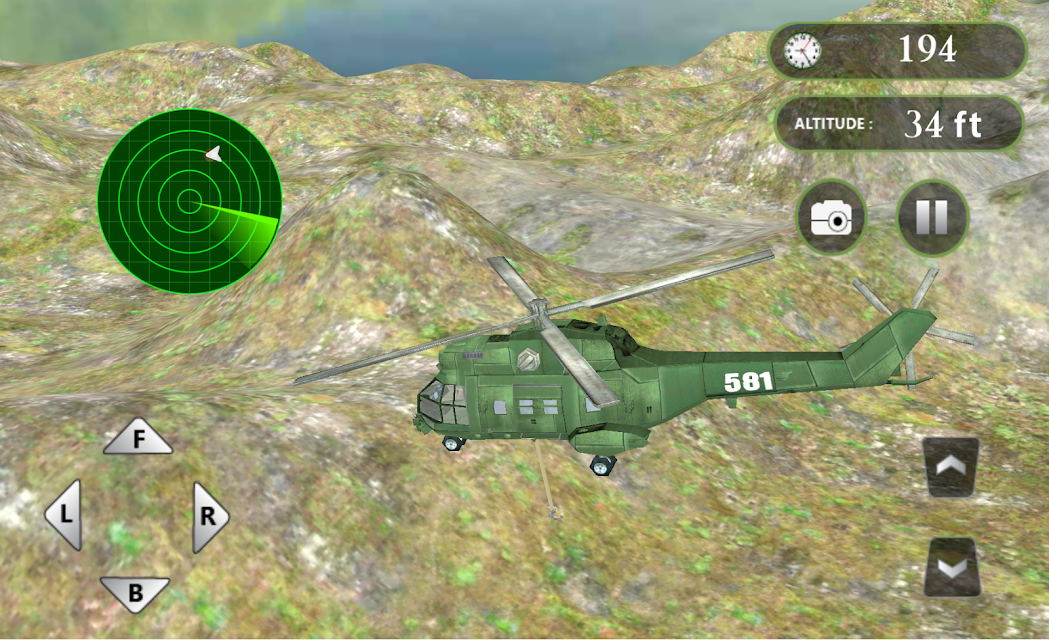Tap the camera view button
Image resolution: width=1049 pixels, height=640 pixels.
831,217
